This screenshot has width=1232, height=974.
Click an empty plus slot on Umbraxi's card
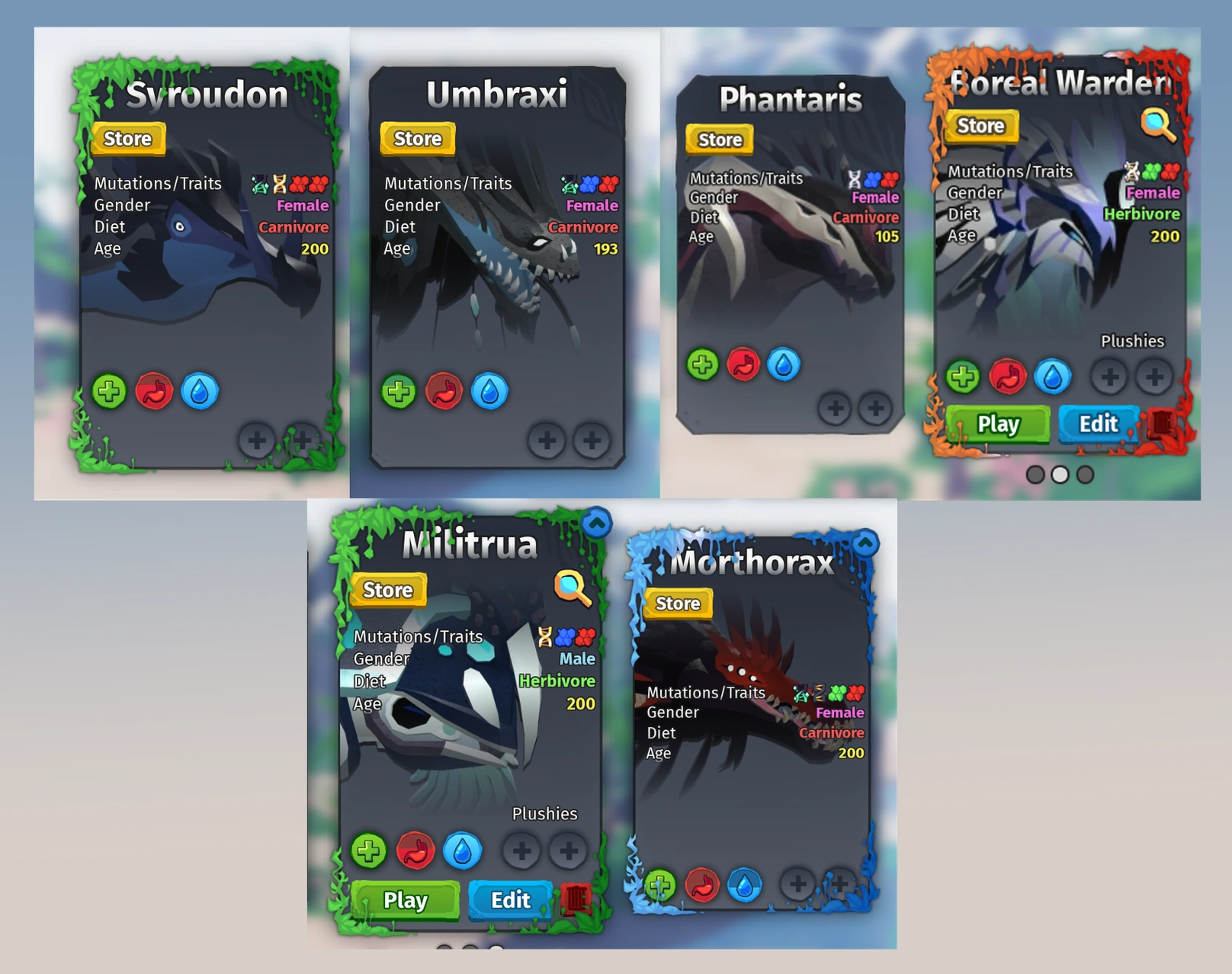pos(546,441)
